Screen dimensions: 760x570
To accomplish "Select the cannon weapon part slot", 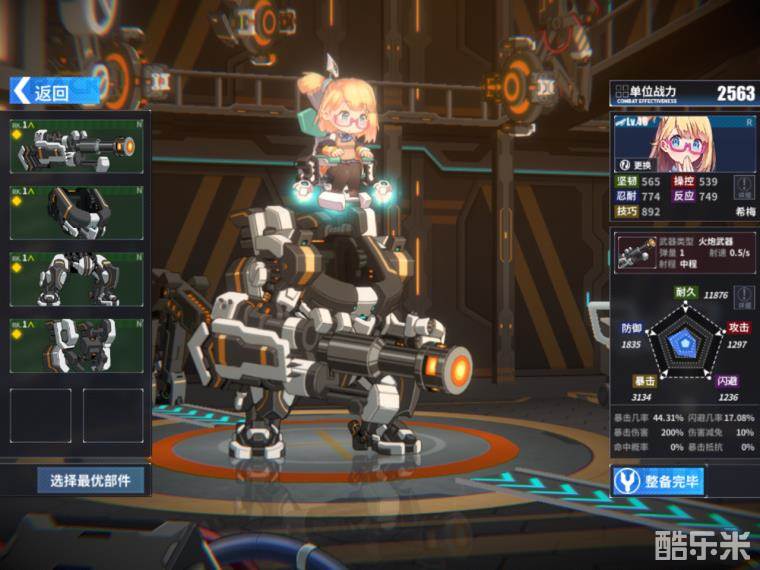I will point(77,146).
